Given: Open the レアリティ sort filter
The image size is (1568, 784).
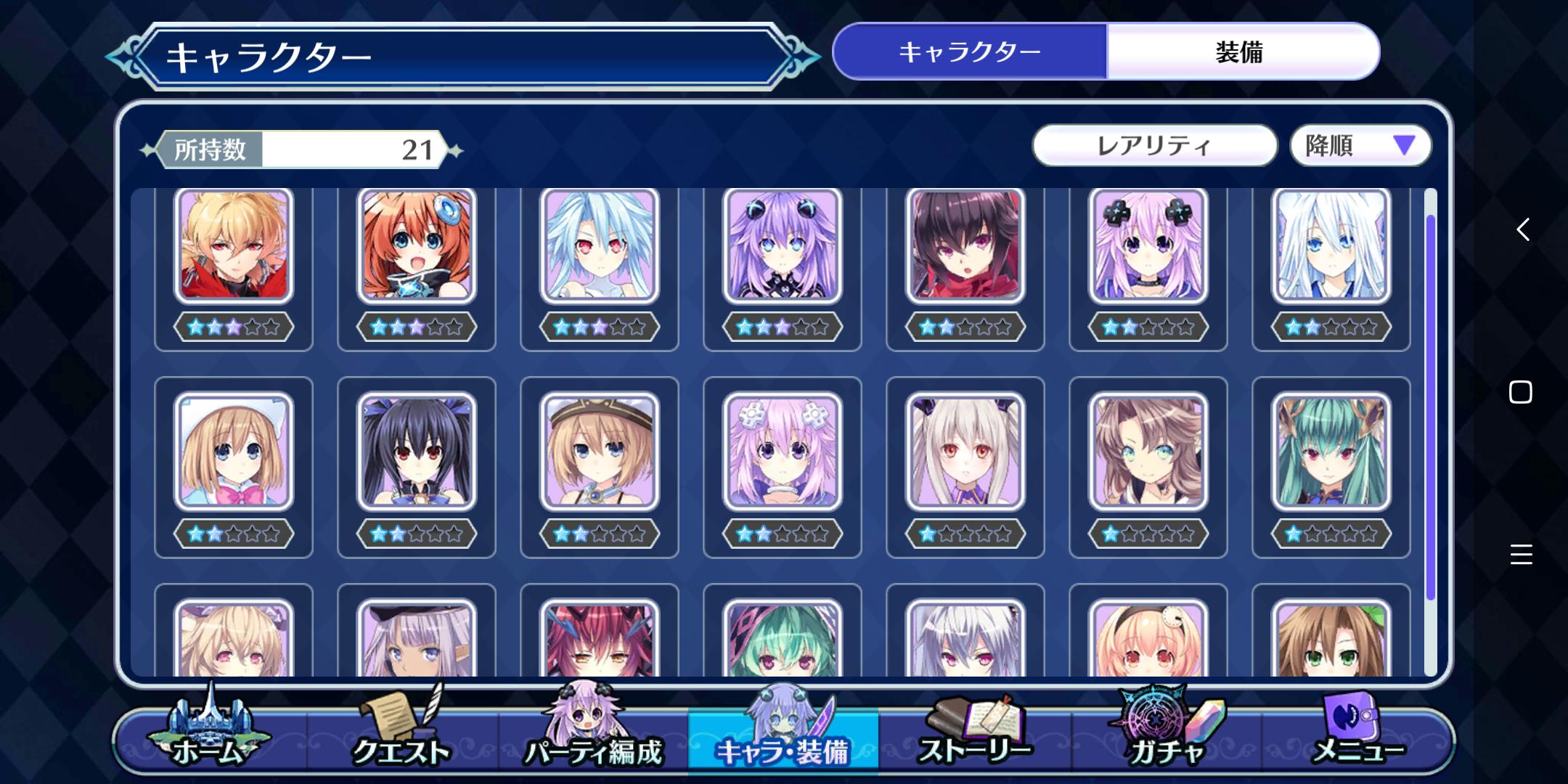Looking at the screenshot, I should click(x=1154, y=146).
